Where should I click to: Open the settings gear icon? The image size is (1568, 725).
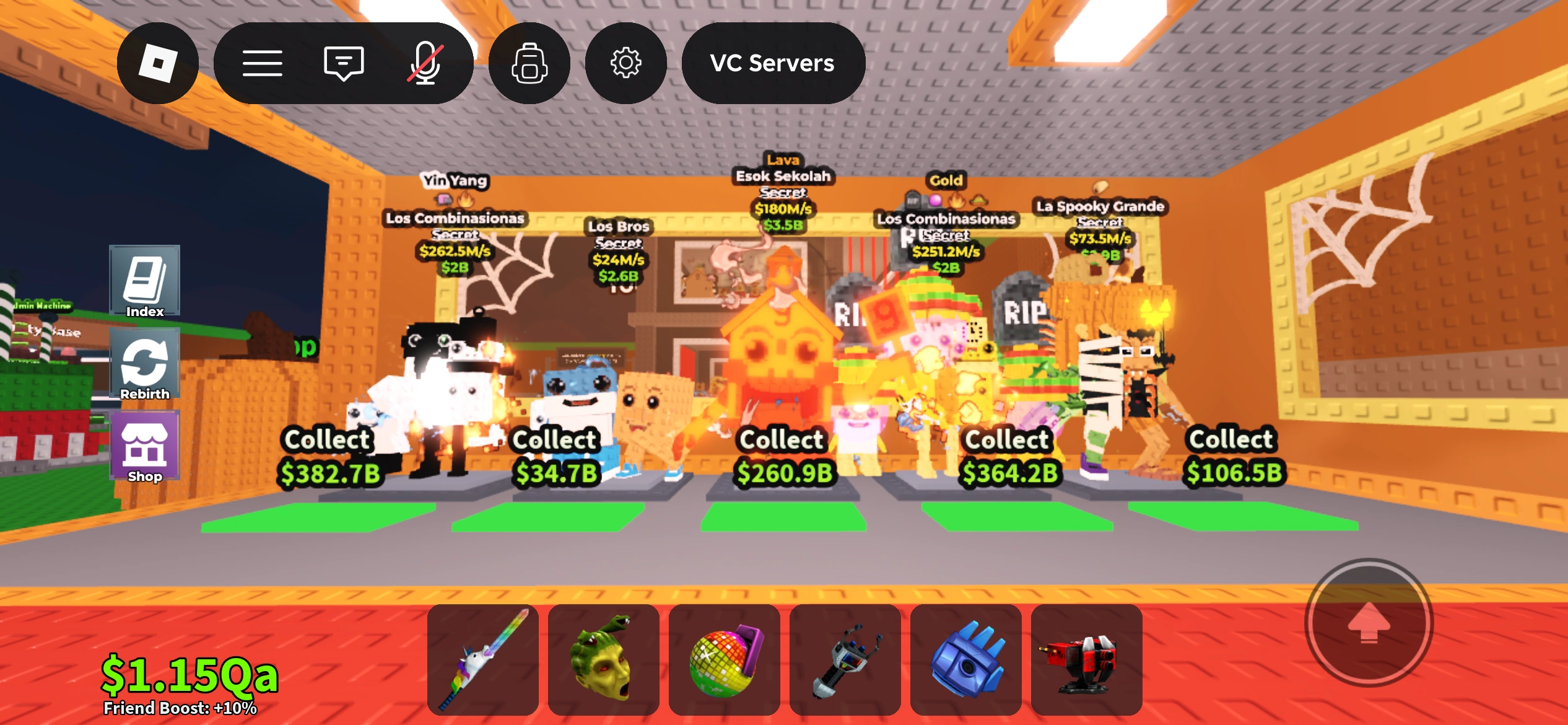pyautogui.click(x=626, y=63)
